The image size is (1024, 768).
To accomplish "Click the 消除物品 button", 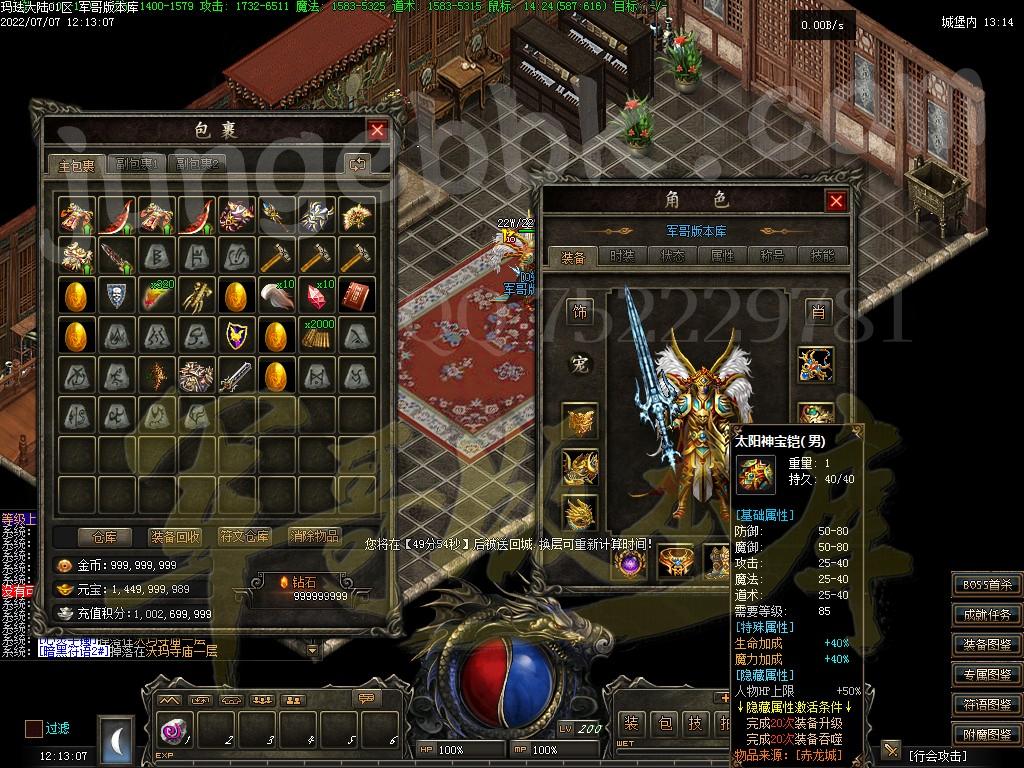I will (x=314, y=537).
